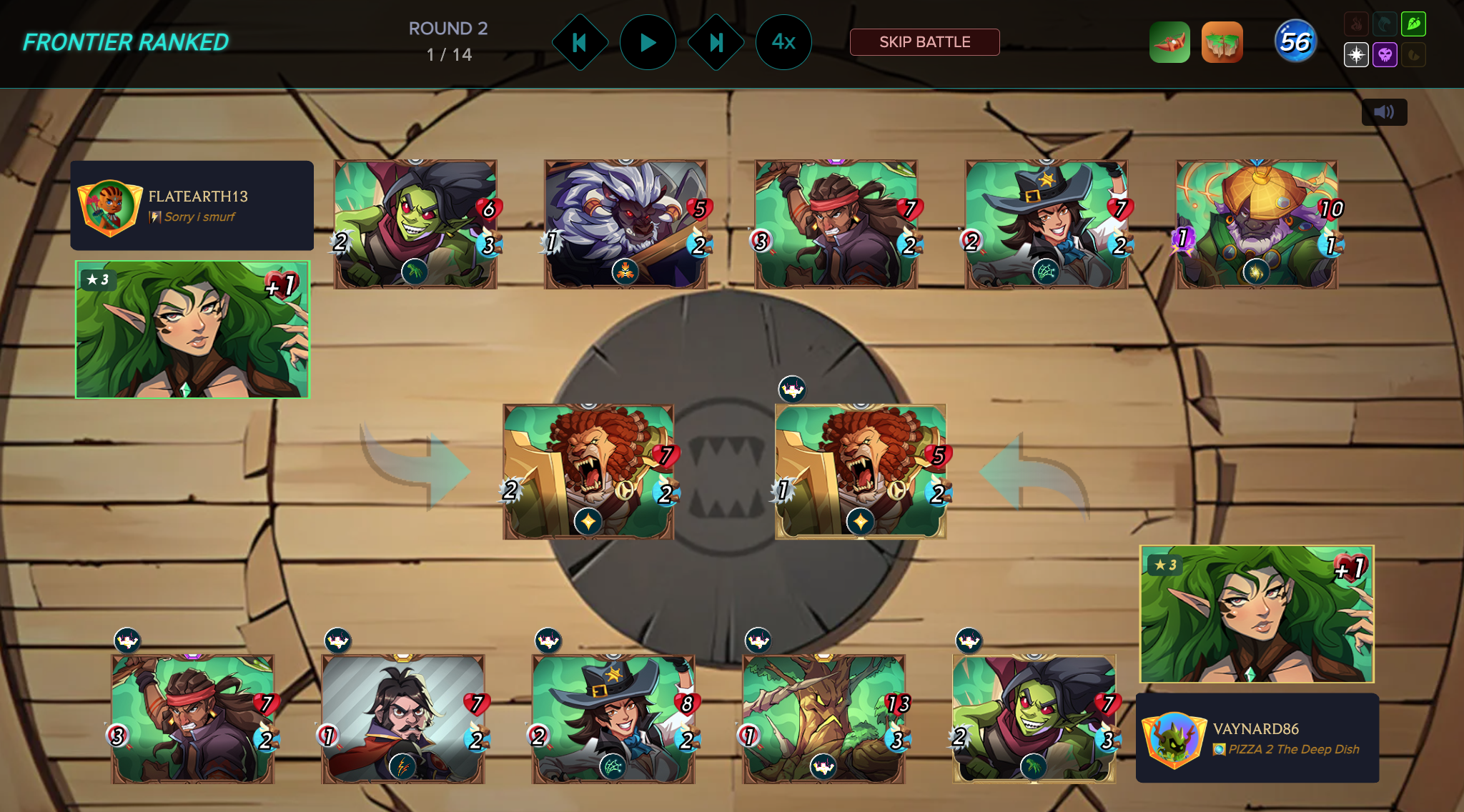Image resolution: width=1464 pixels, height=812 pixels.
Task: Select the turbaned bearded card with 10 health
Action: click(1257, 224)
